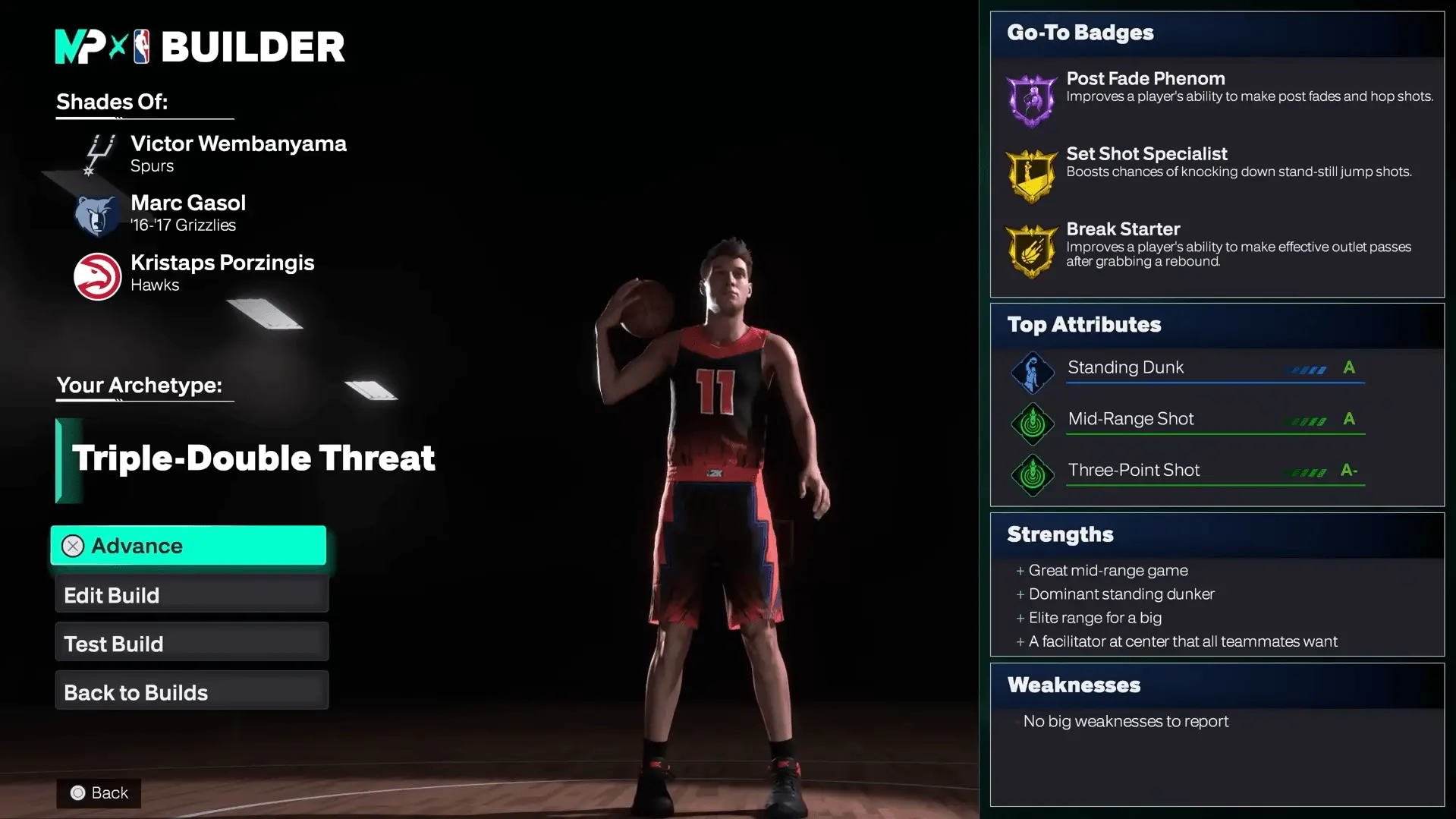Viewport: 1456px width, 819px height.
Task: Open Edit Build
Action: point(190,595)
